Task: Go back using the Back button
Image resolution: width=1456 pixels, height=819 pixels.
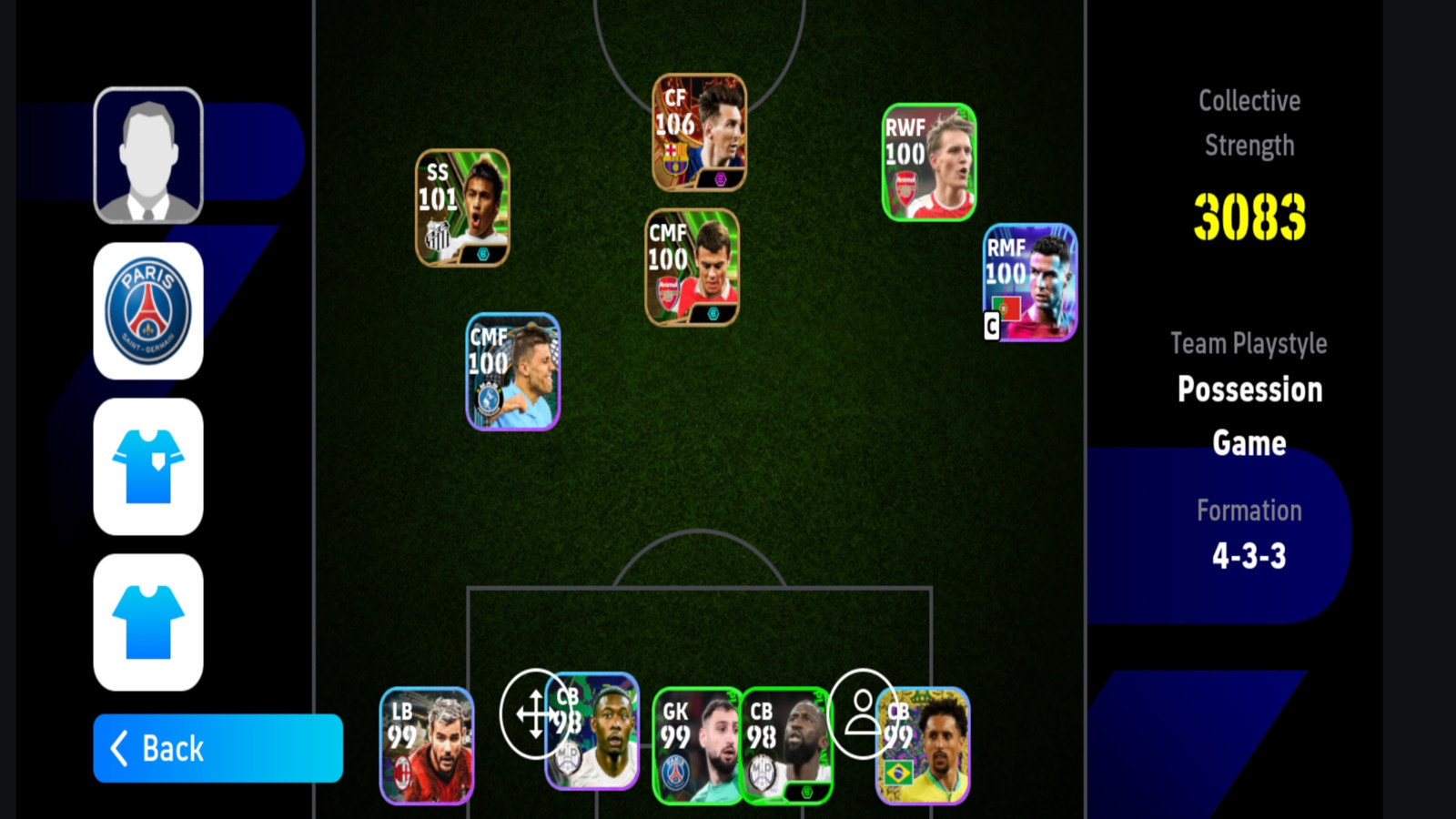Action: (x=217, y=748)
